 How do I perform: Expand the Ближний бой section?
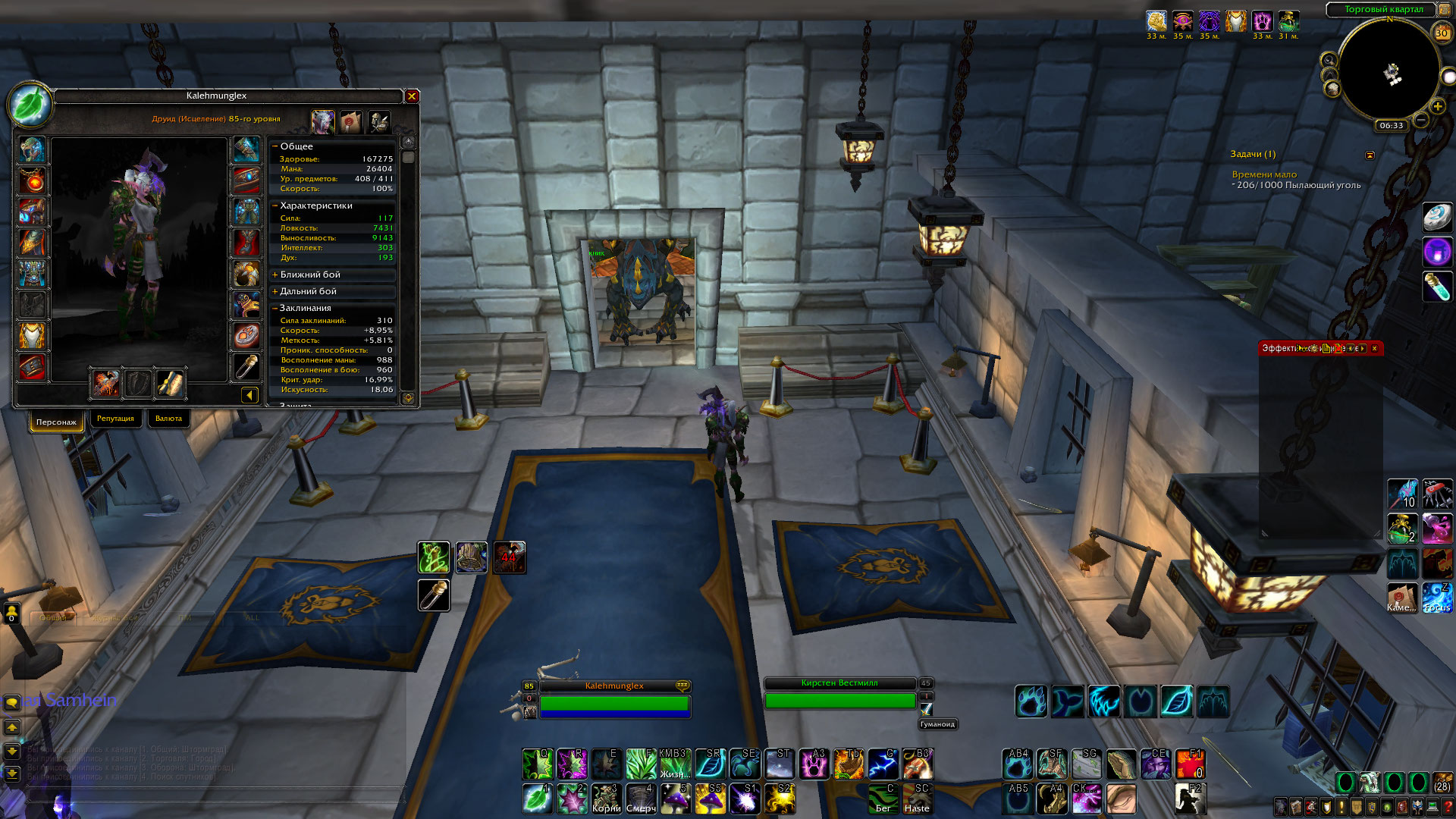[x=275, y=275]
